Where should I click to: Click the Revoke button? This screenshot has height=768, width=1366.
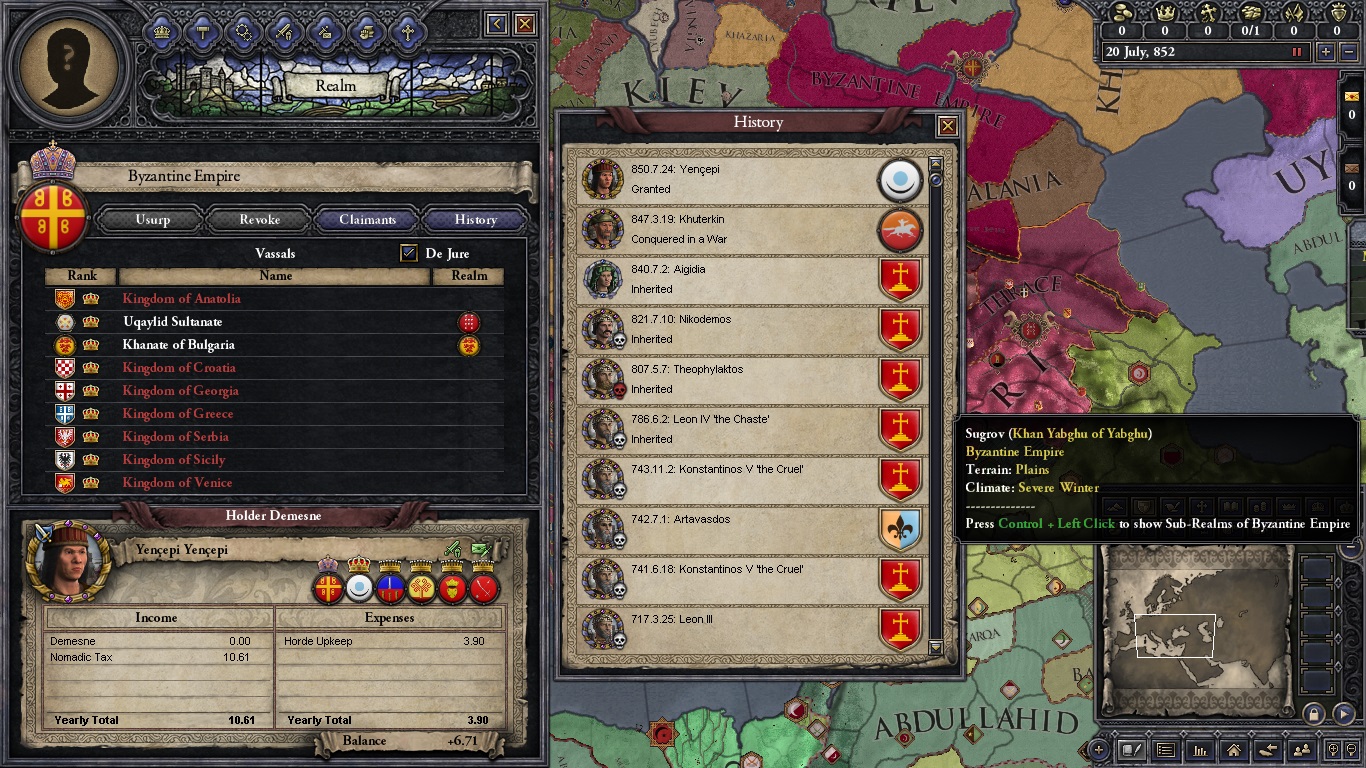click(258, 219)
